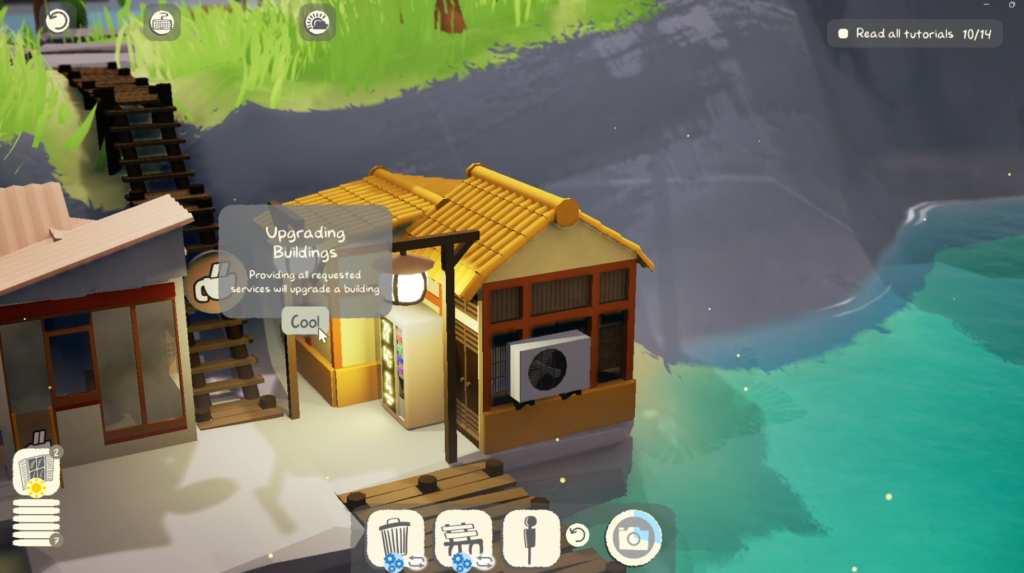
Task: Select the signpost item slot
Action: click(530, 537)
